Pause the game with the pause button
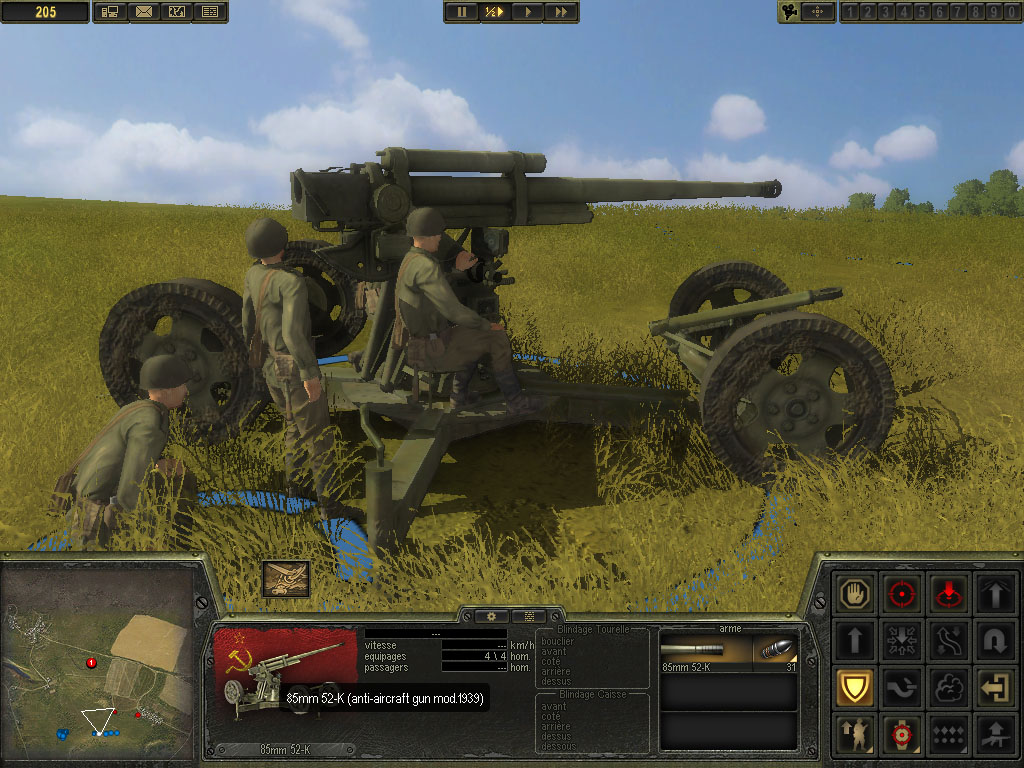Viewport: 1024px width, 768px height. click(x=462, y=12)
